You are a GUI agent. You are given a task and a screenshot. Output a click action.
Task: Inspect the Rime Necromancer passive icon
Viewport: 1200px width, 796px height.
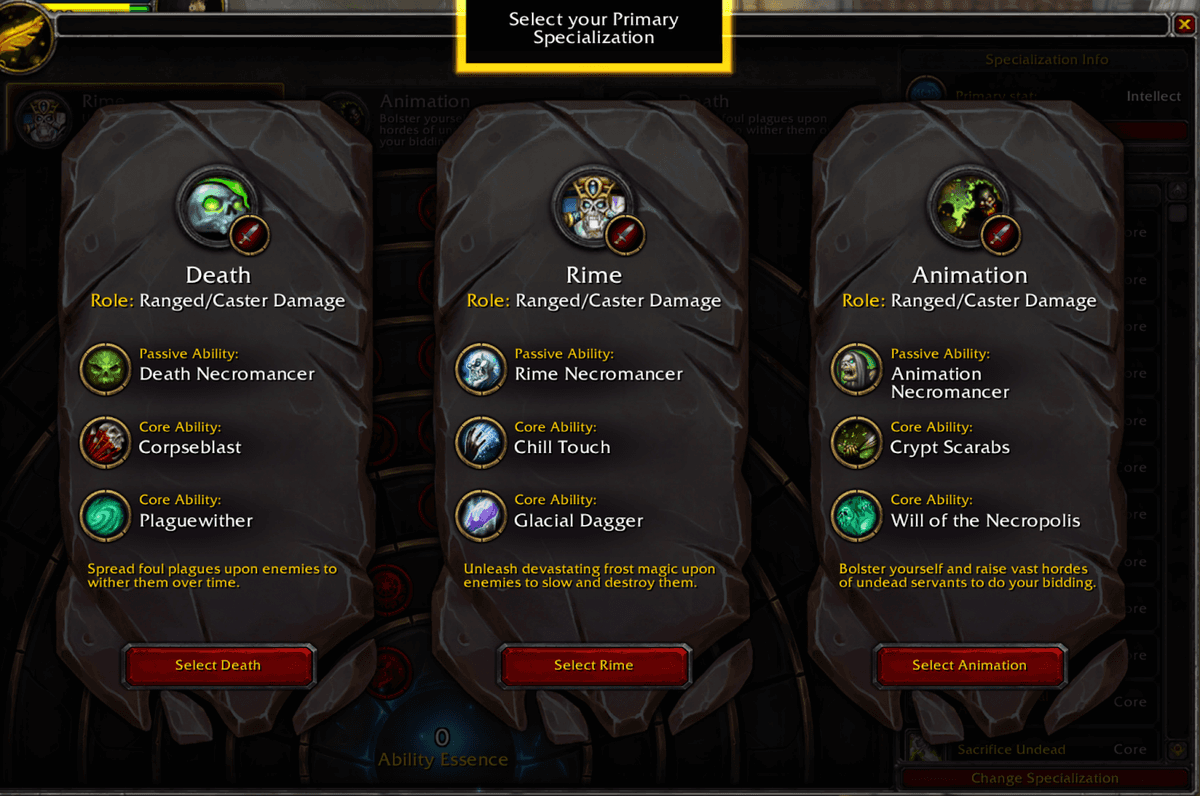pos(481,368)
